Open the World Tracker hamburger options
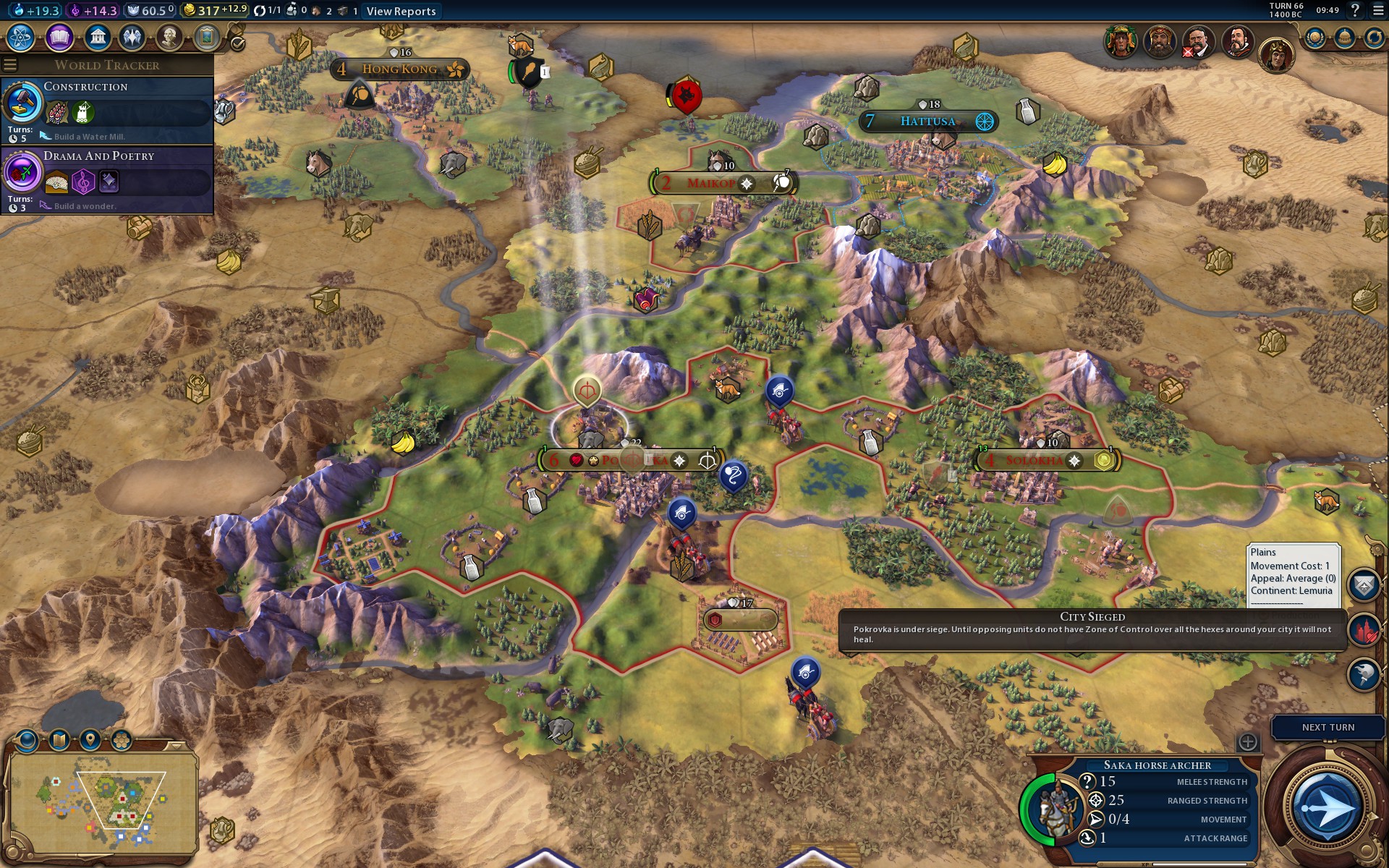The width and height of the screenshot is (1389, 868). click(10, 65)
